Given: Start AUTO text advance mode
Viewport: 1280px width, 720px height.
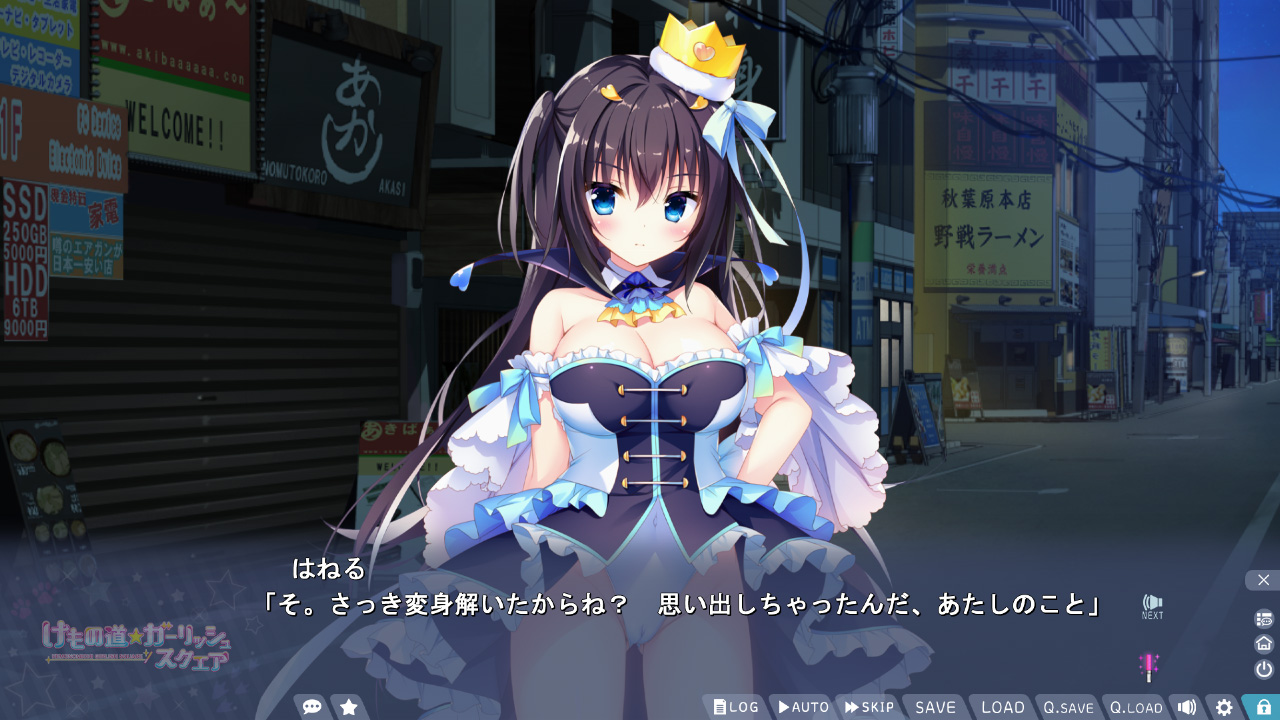Looking at the screenshot, I should click(x=803, y=707).
